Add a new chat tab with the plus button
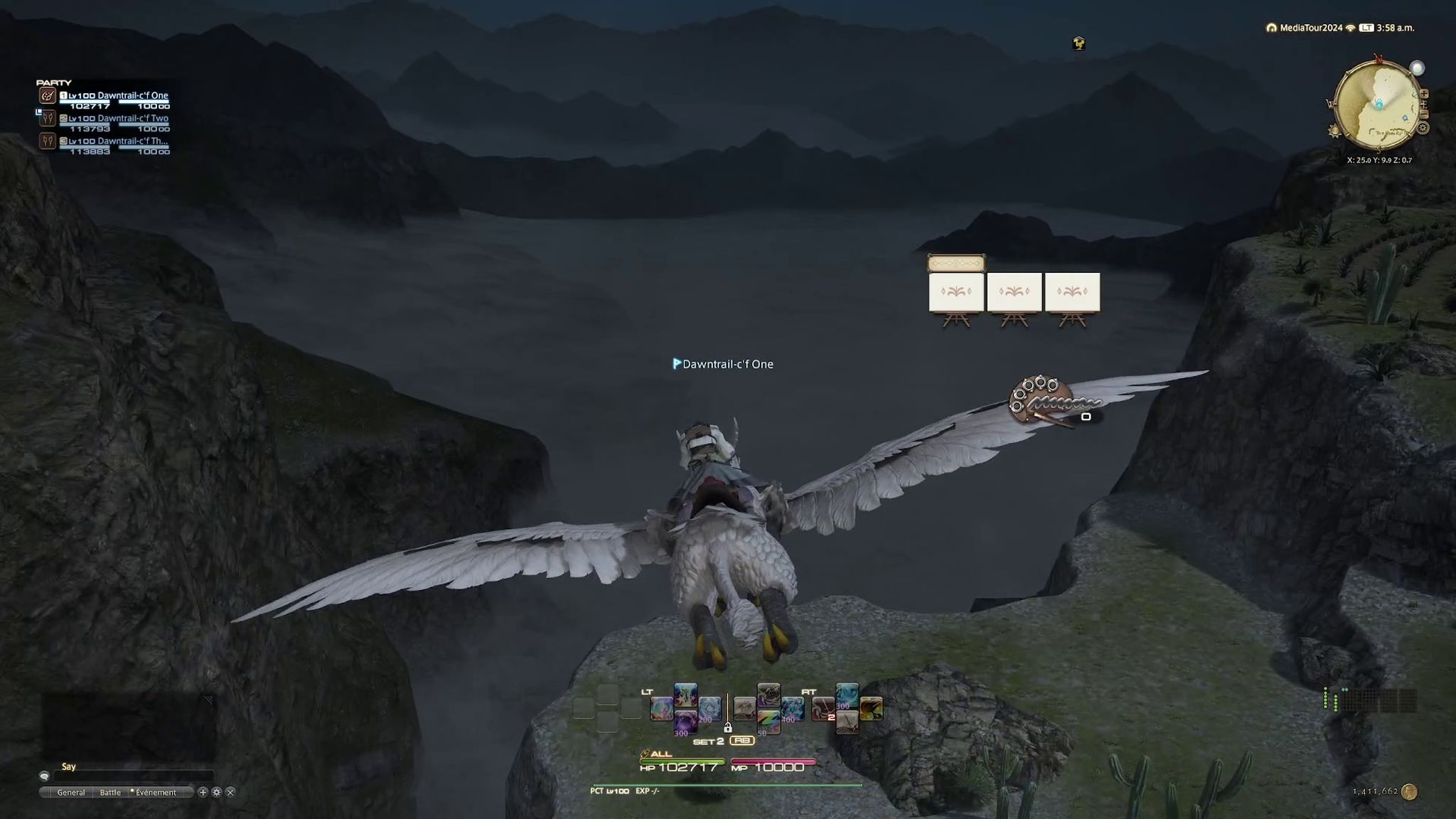Image resolution: width=1456 pixels, height=819 pixels. [x=203, y=792]
